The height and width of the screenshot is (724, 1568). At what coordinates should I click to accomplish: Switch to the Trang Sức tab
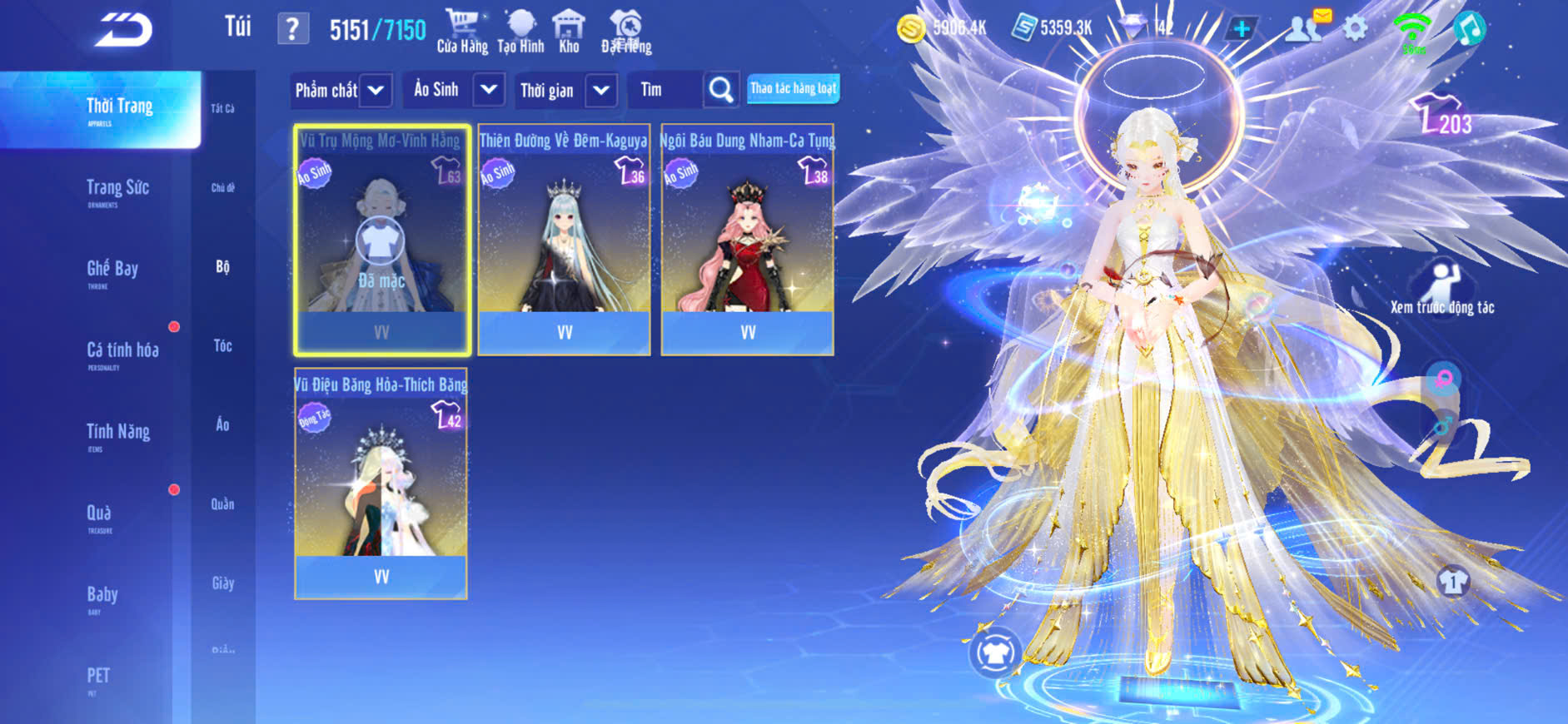point(117,190)
